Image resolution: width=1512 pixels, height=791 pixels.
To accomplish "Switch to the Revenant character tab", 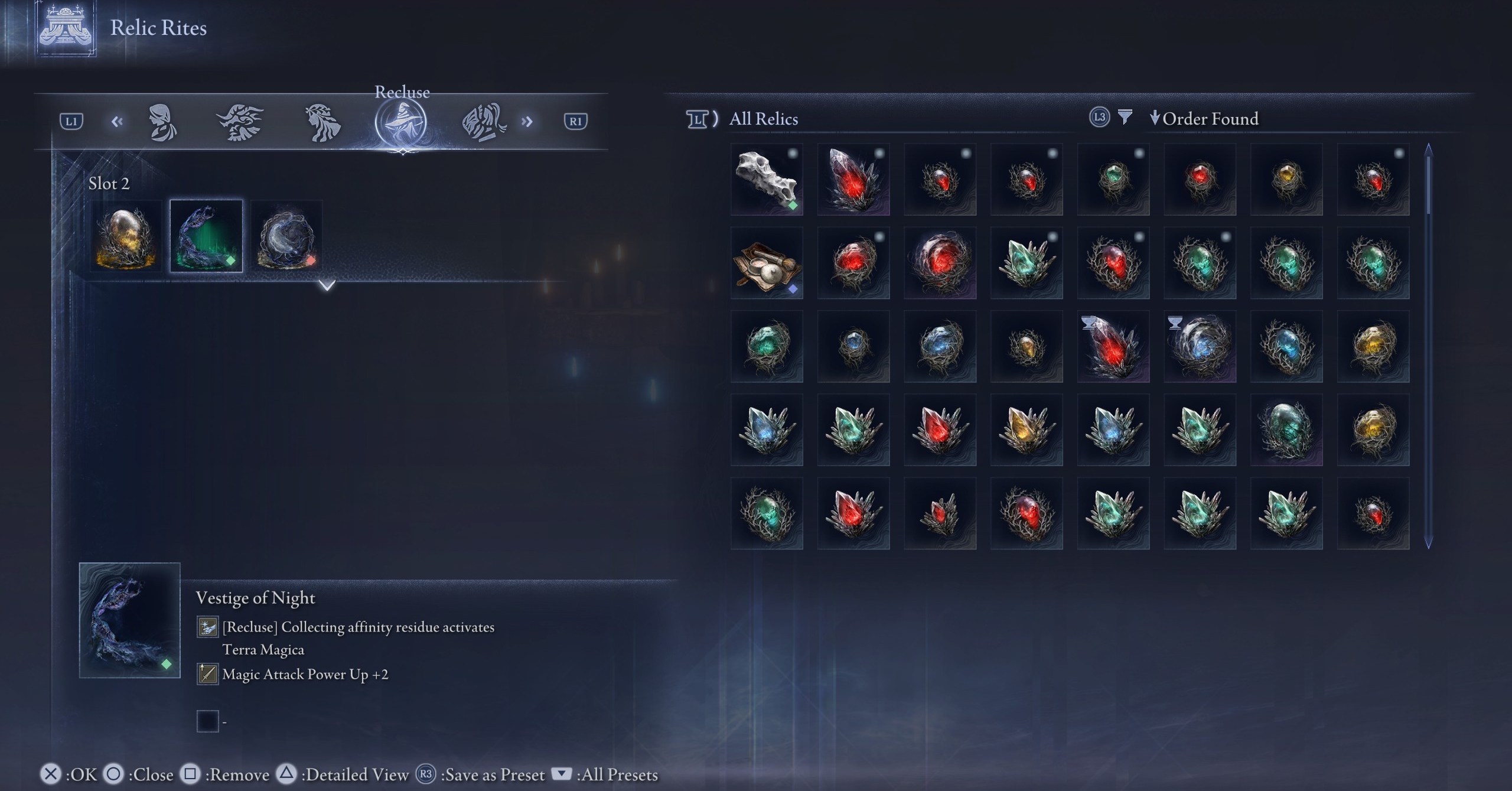I will coord(322,122).
